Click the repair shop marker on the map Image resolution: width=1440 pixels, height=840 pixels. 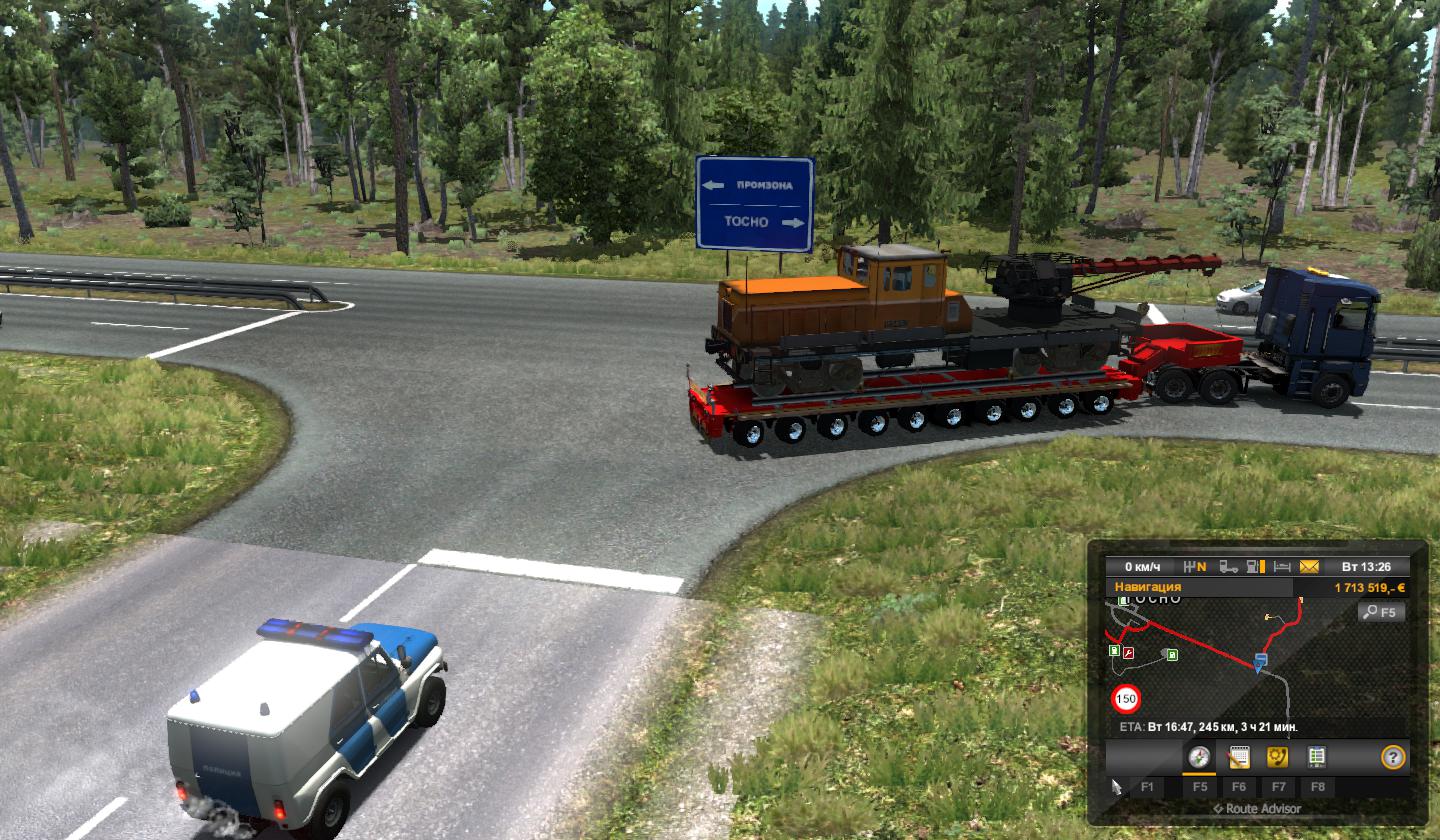pos(1130,652)
